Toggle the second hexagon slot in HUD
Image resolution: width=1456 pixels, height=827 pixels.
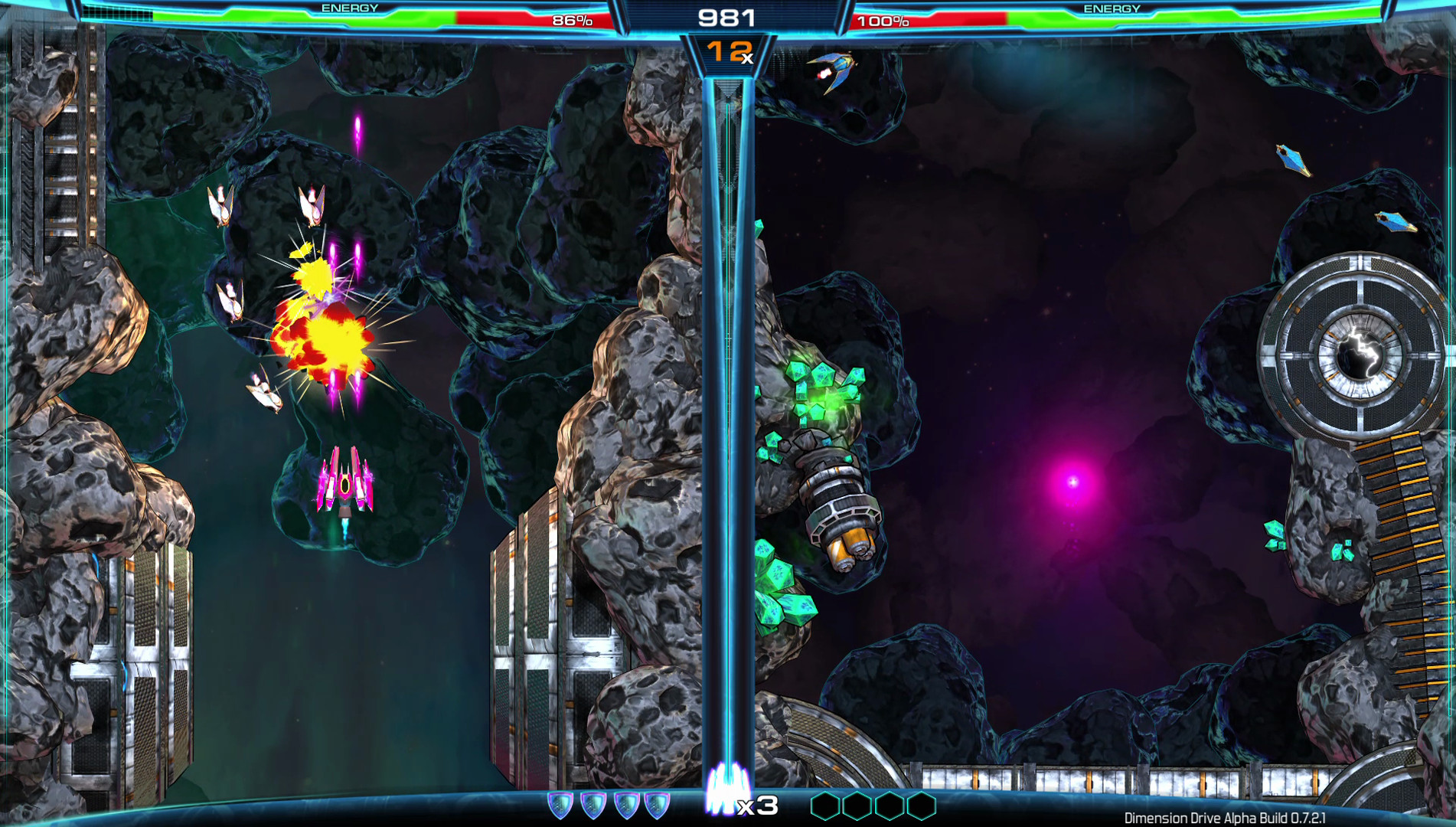tap(857, 806)
